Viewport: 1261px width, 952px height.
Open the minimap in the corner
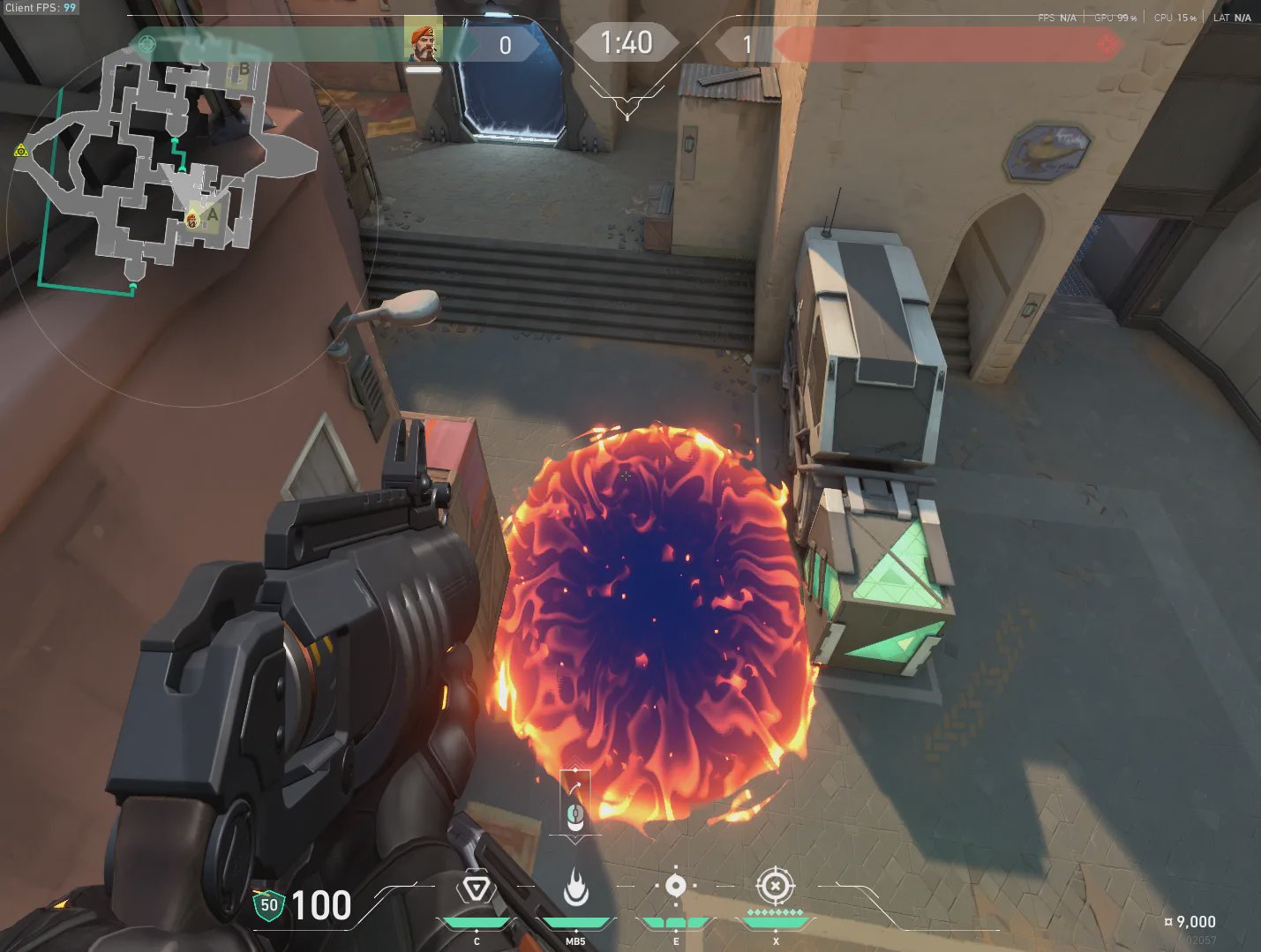[x=168, y=168]
